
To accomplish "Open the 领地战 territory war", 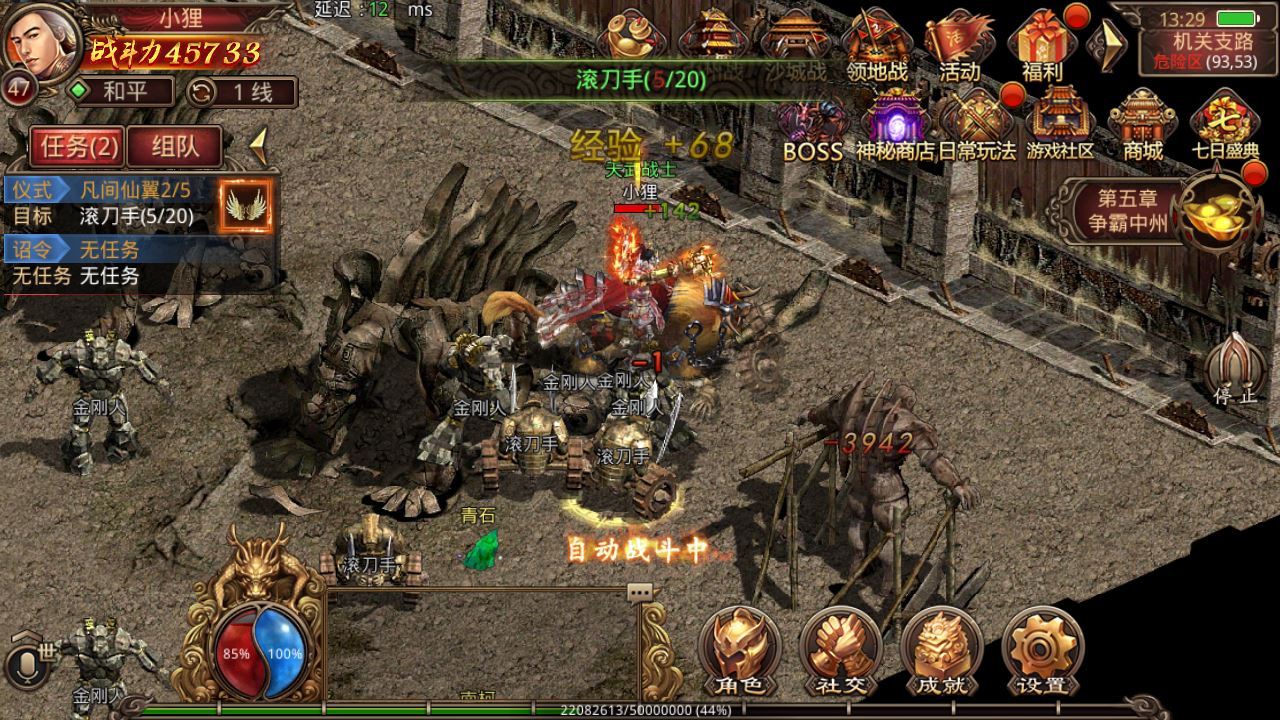I will [876, 45].
